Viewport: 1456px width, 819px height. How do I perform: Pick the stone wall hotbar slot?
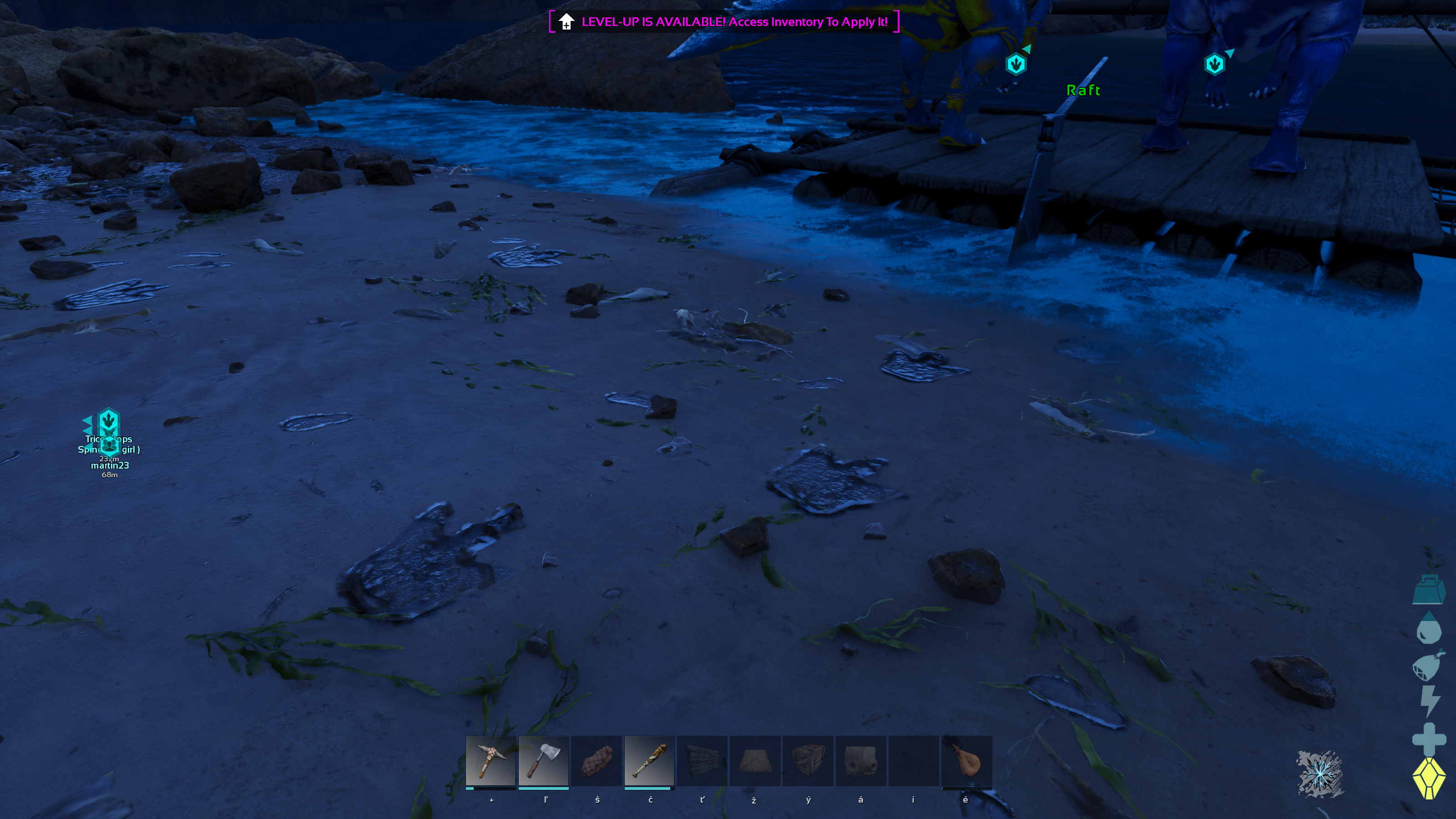pyautogui.click(x=702, y=760)
